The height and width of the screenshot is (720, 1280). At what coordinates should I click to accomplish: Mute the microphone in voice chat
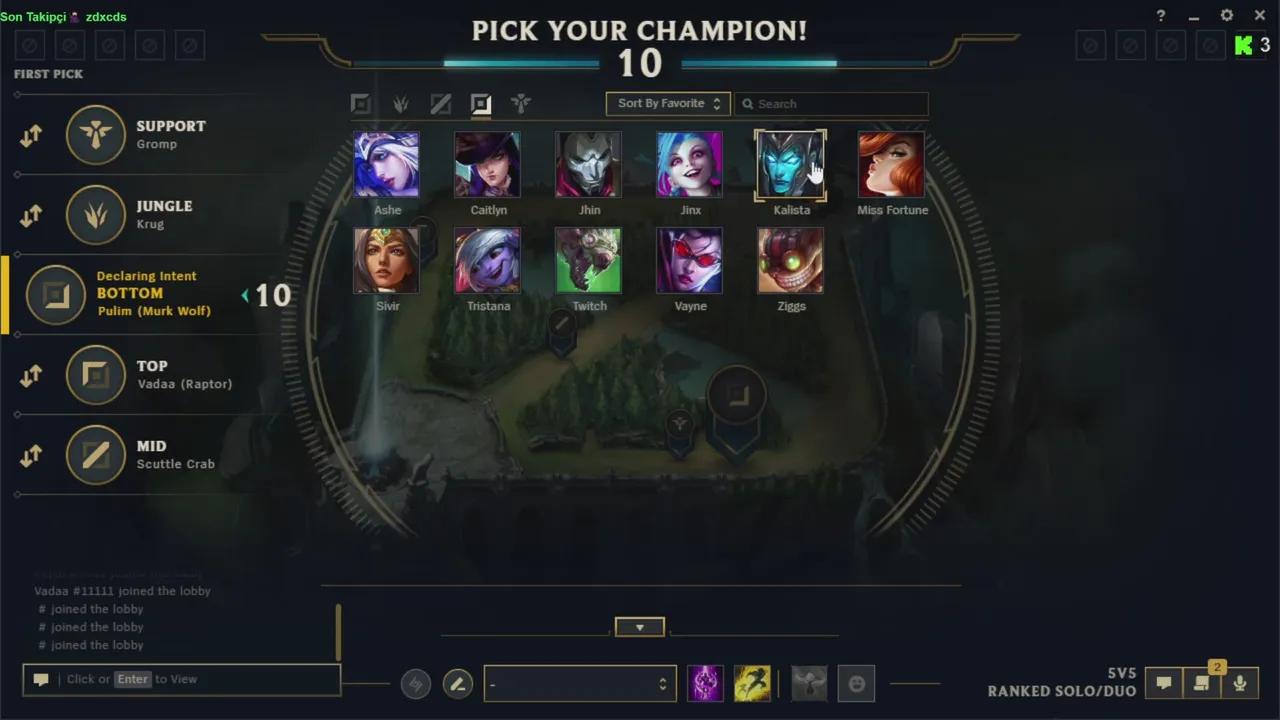click(1240, 683)
